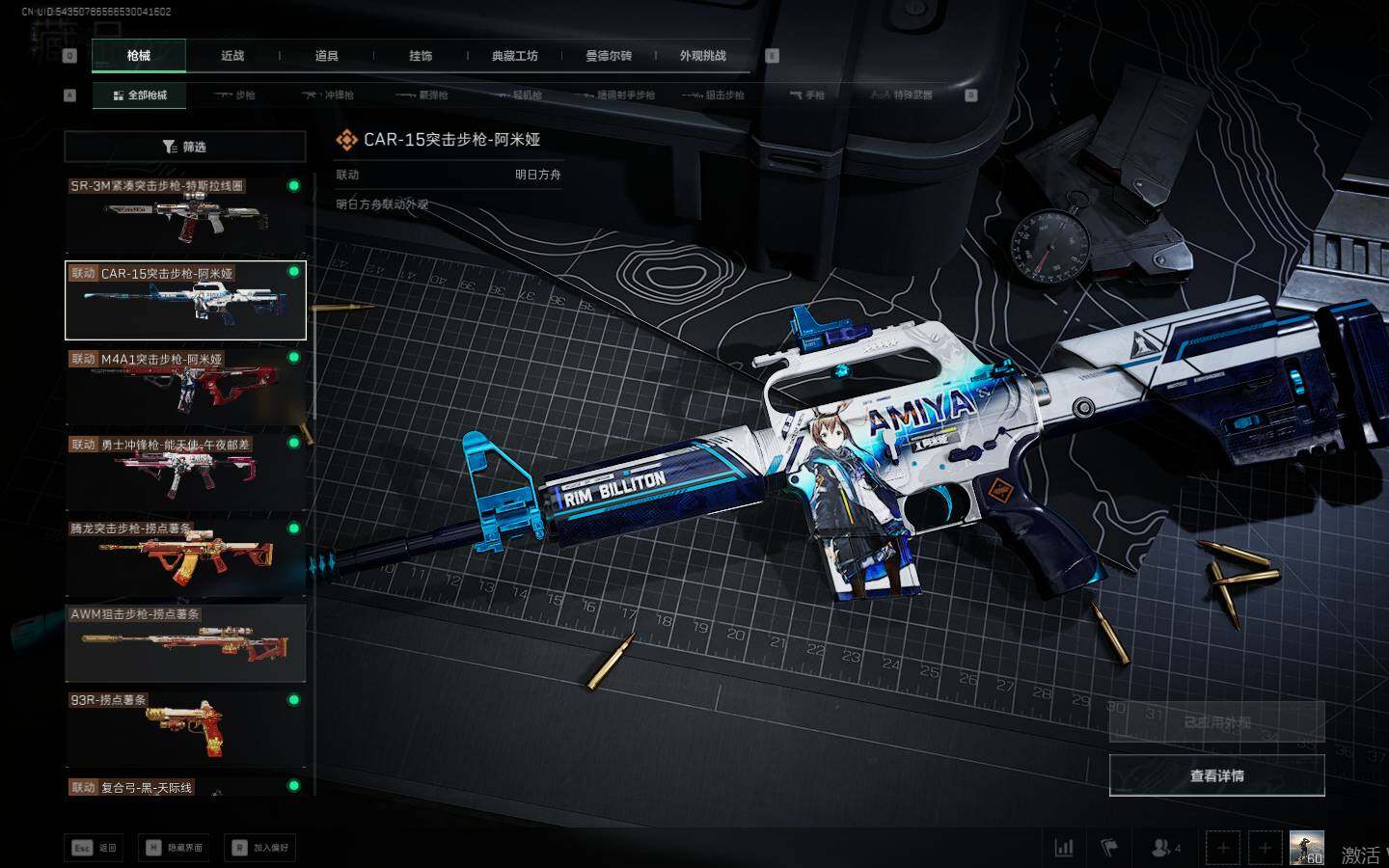1389x868 pixels.
Task: Filter by 步枪 rifle category
Action: pyautogui.click(x=235, y=95)
